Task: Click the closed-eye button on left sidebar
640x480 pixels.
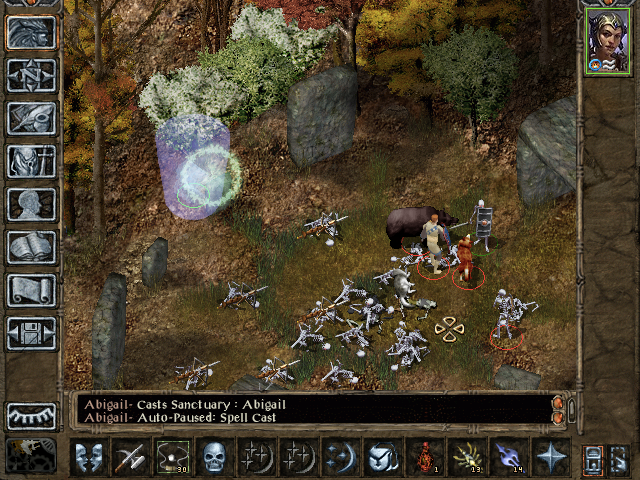Action: click(x=32, y=415)
